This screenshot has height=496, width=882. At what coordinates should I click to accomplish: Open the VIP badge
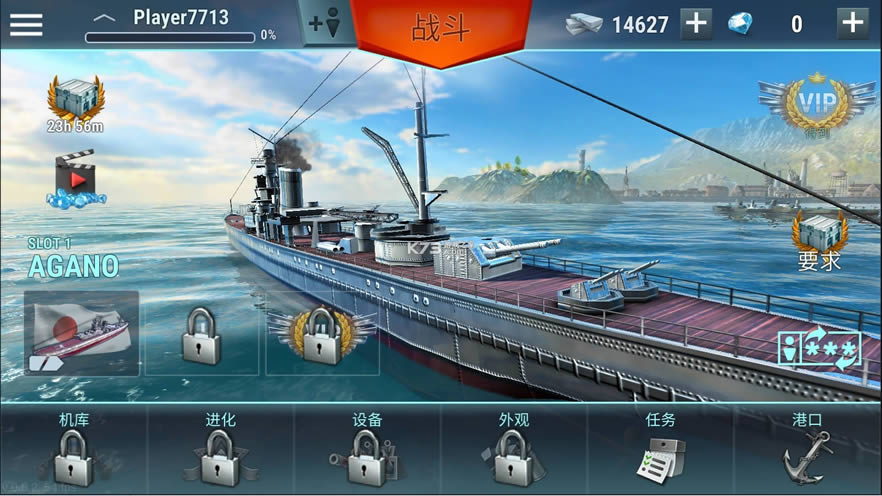pos(806,104)
